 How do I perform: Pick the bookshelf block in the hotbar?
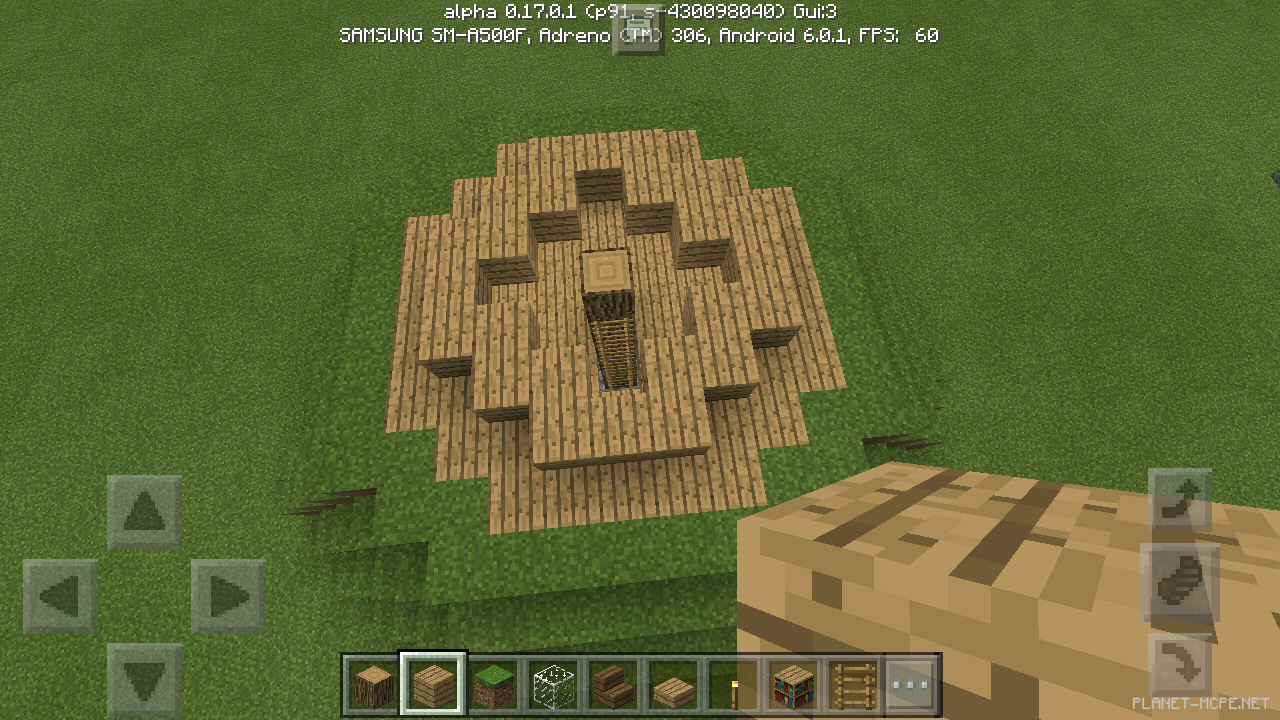[x=792, y=683]
